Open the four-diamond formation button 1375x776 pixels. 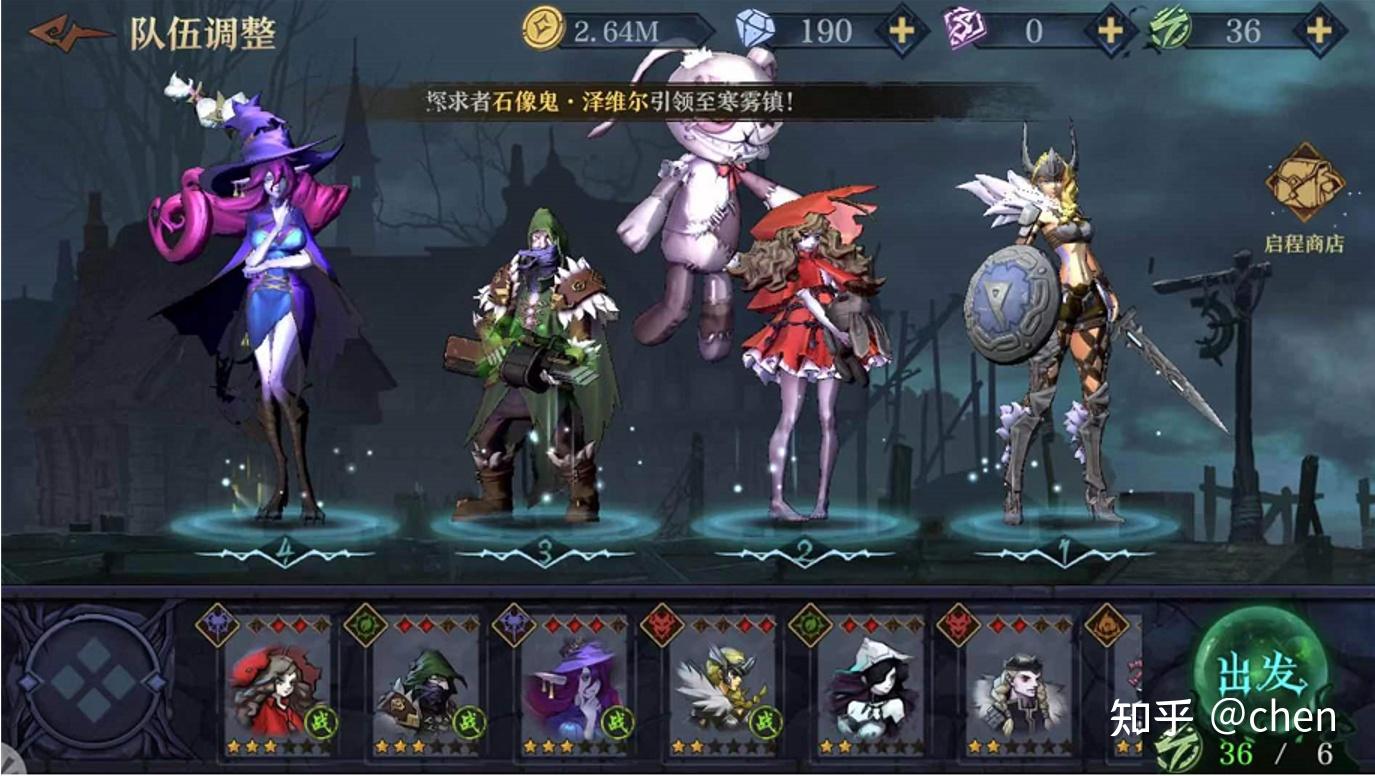point(94,682)
